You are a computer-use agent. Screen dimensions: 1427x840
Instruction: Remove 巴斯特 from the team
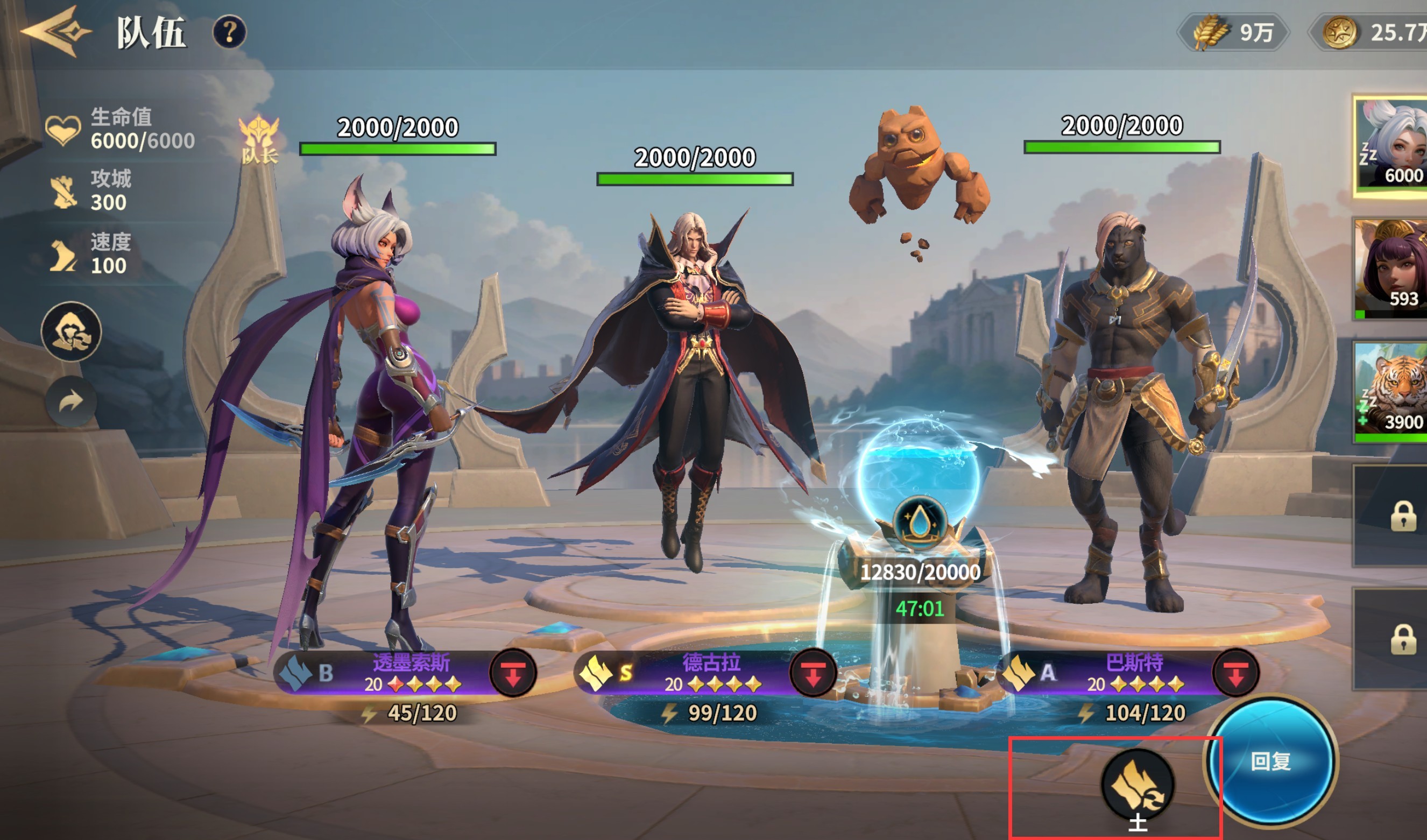coord(1235,673)
